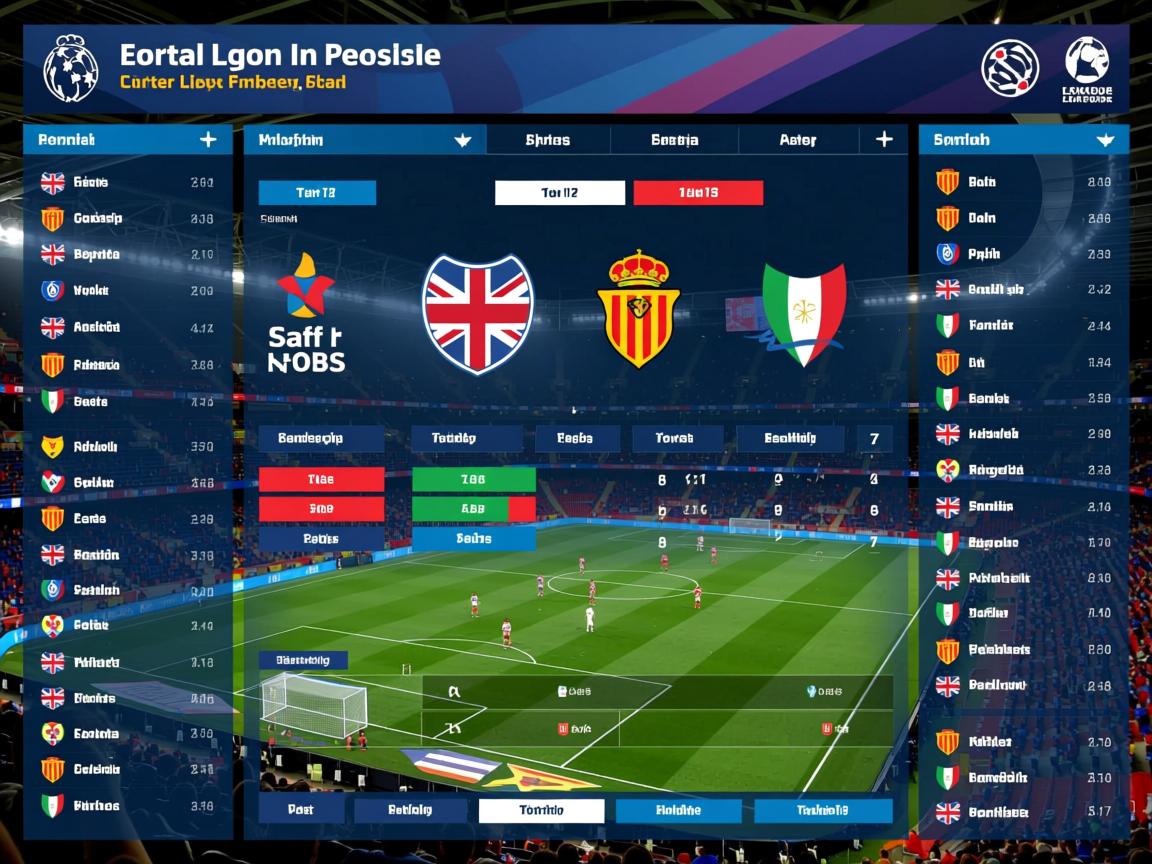Choose the white button below the center tabs
Image resolution: width=1152 pixels, height=864 pixels.
(x=560, y=193)
